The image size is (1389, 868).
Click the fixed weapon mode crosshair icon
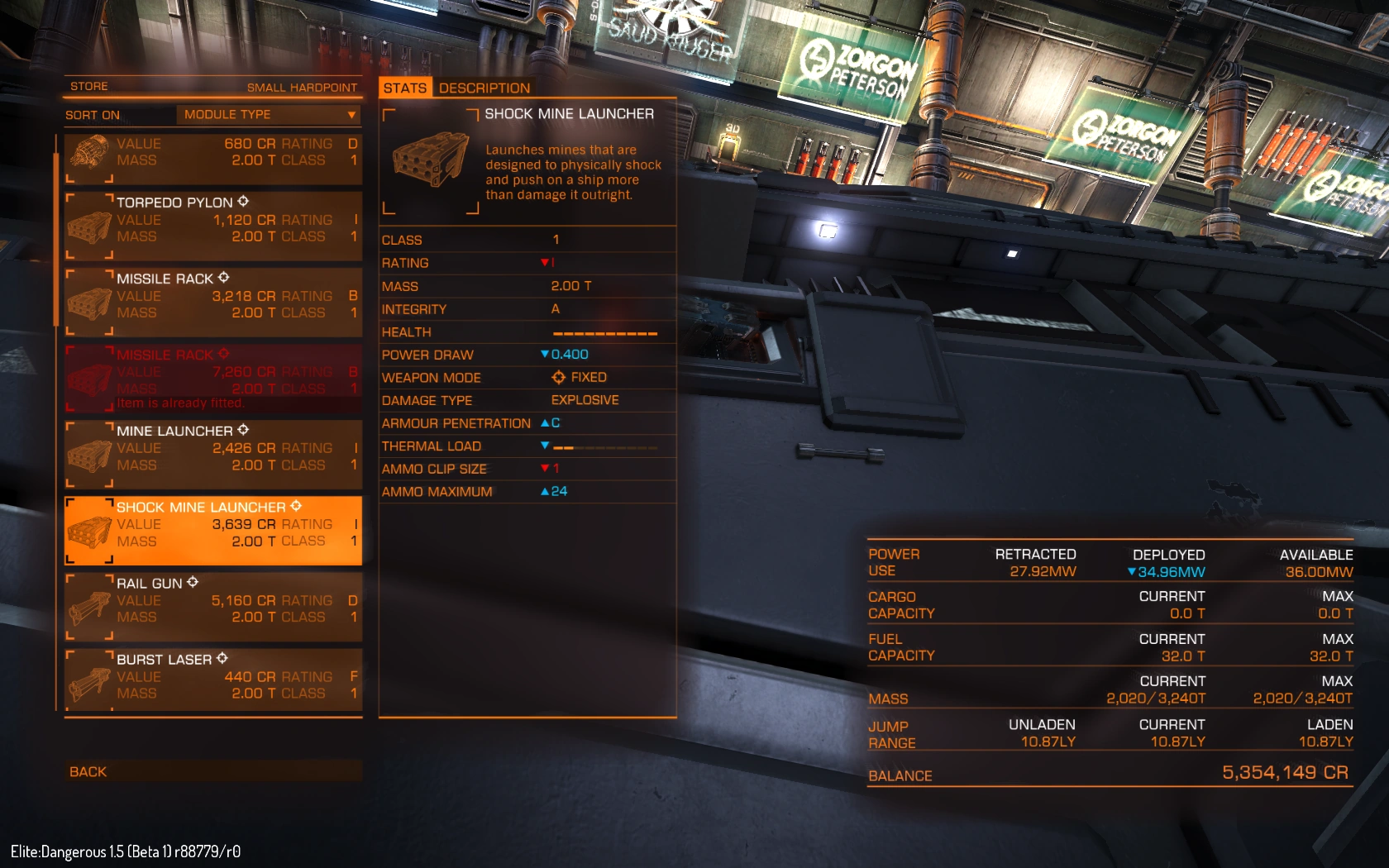click(558, 377)
